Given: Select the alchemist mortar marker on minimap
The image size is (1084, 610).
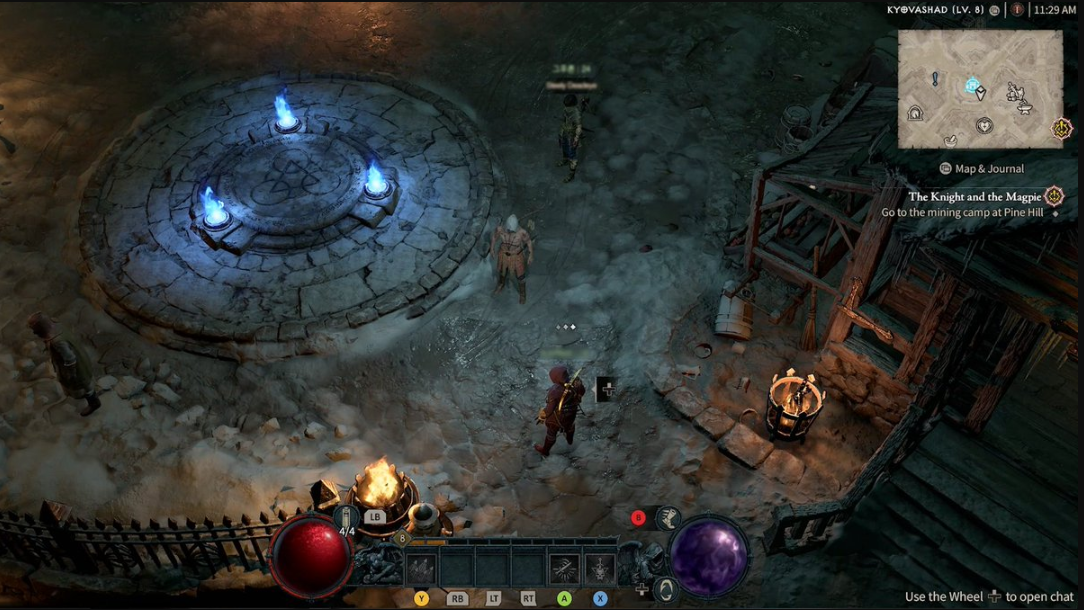Looking at the screenshot, I should 951,139.
